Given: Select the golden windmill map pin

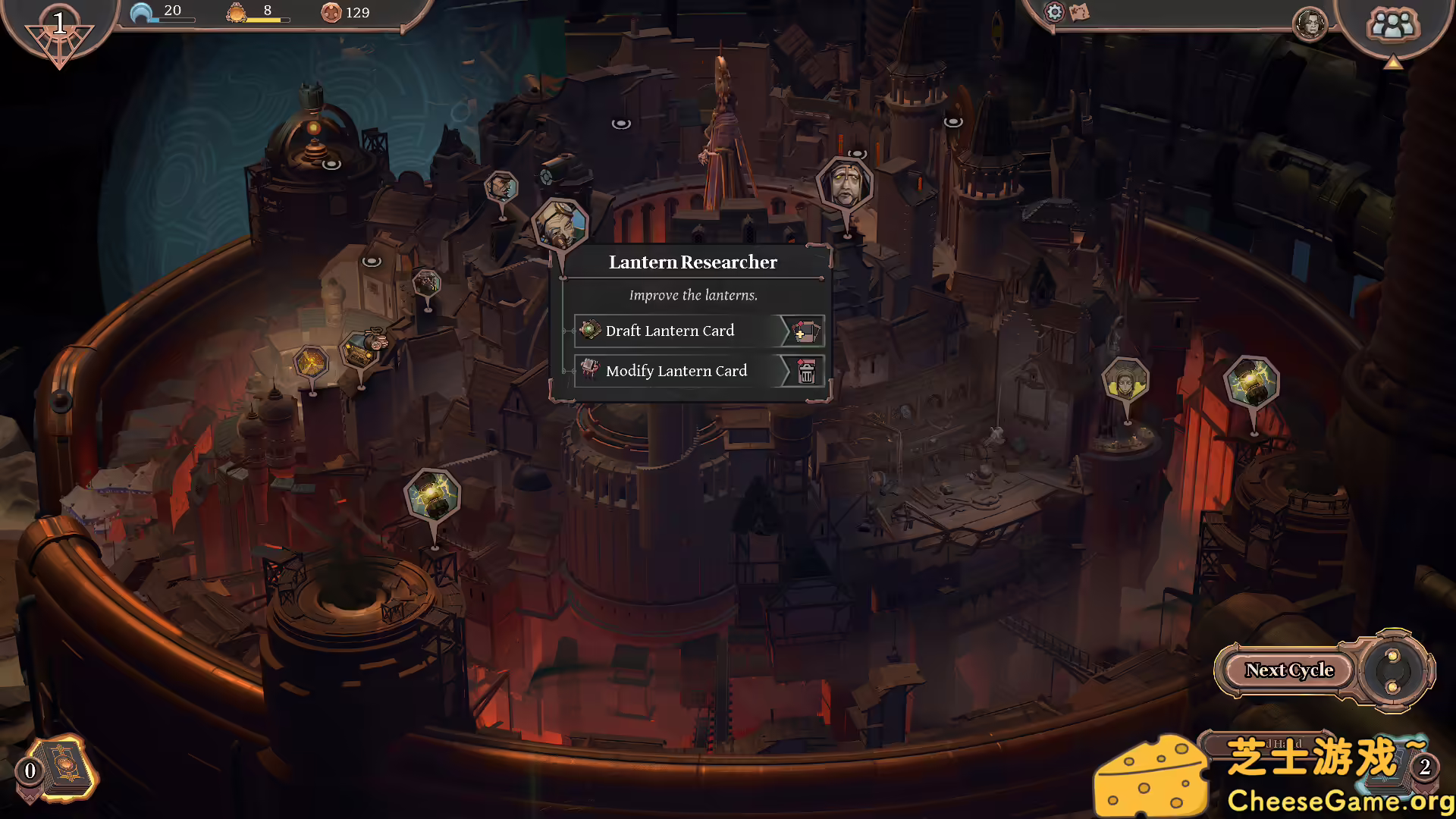Looking at the screenshot, I should pos(311,362).
